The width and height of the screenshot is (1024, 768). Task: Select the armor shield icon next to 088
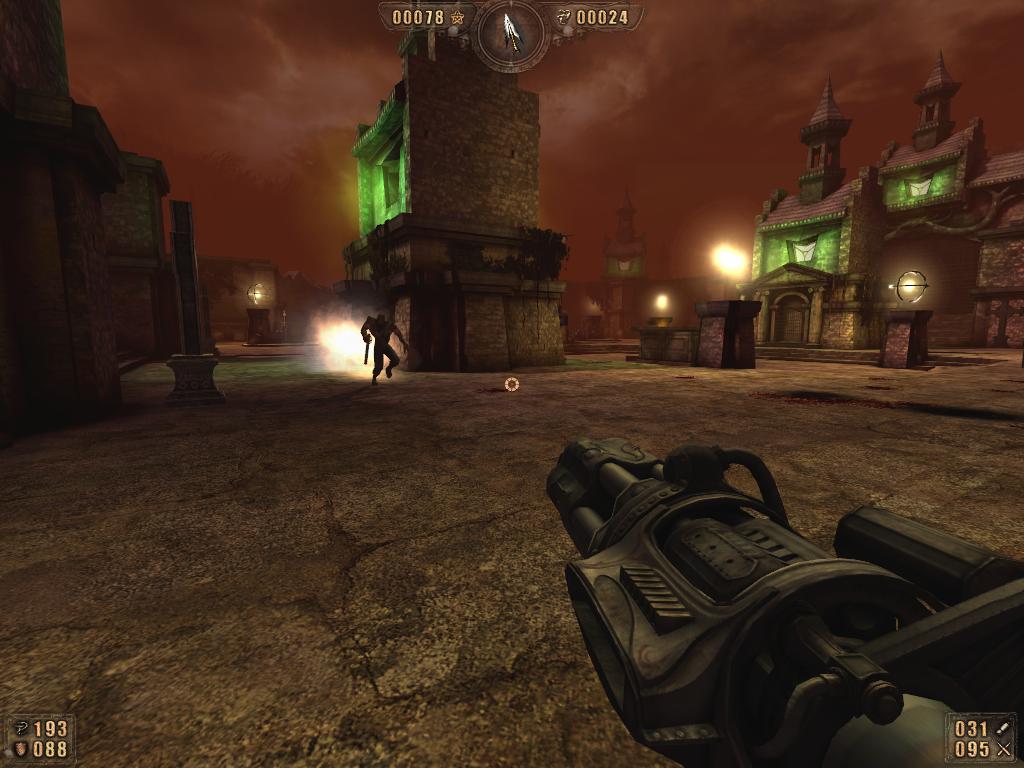point(20,749)
